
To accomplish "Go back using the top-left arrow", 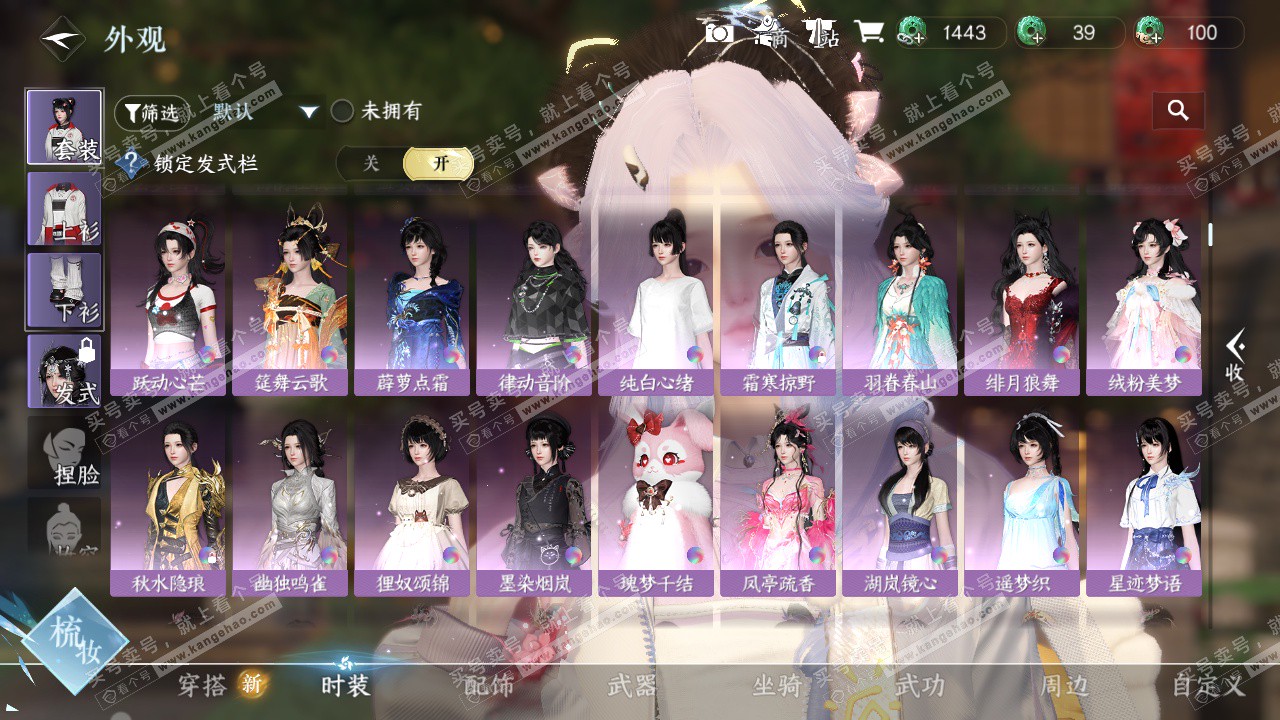I will (62, 39).
